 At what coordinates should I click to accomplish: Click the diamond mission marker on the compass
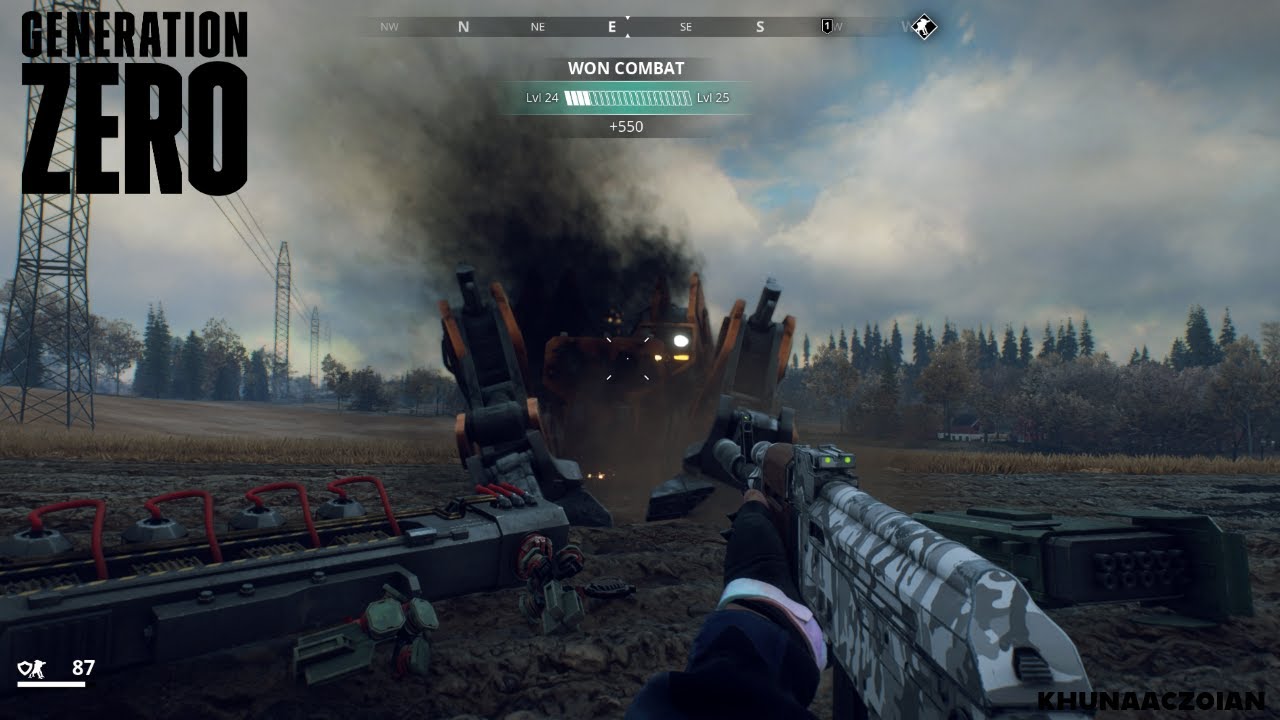pyautogui.click(x=925, y=27)
